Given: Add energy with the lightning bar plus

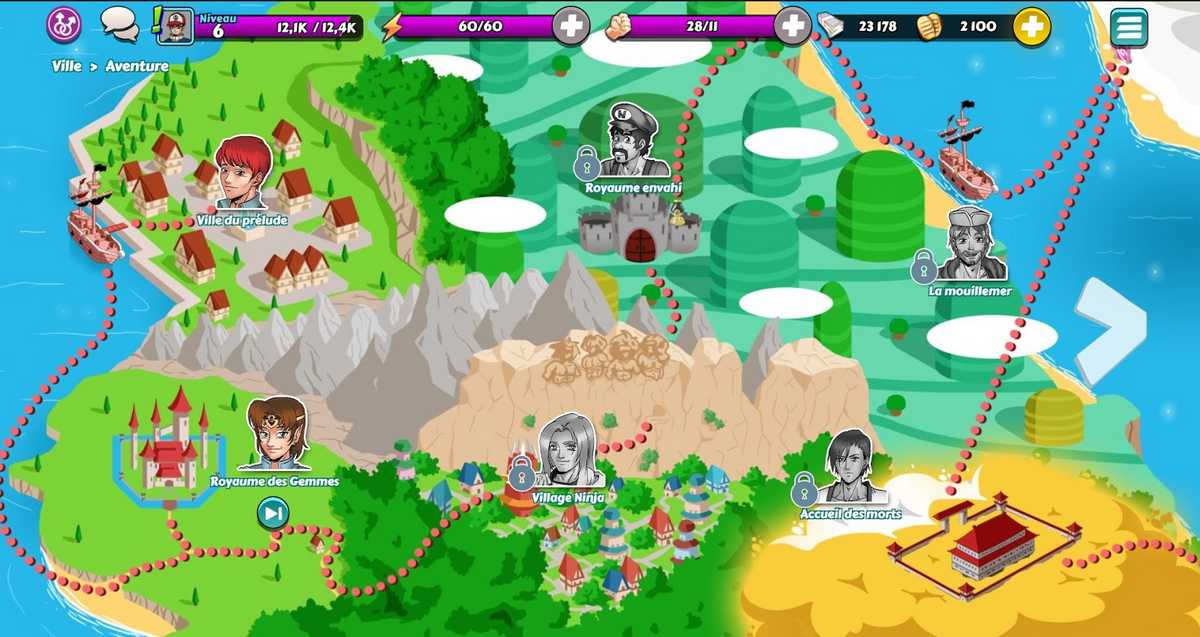Looking at the screenshot, I should (x=571, y=26).
